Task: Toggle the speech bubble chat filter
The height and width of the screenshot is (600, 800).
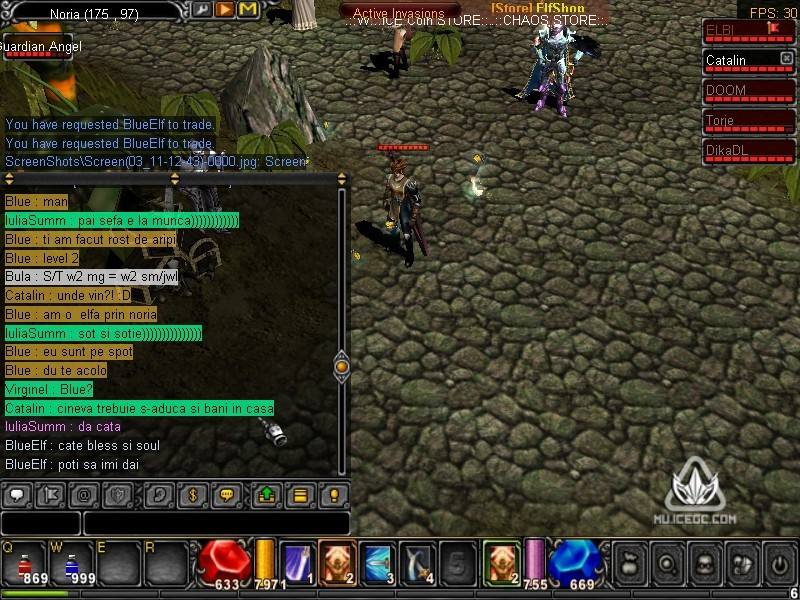Action: [x=17, y=495]
